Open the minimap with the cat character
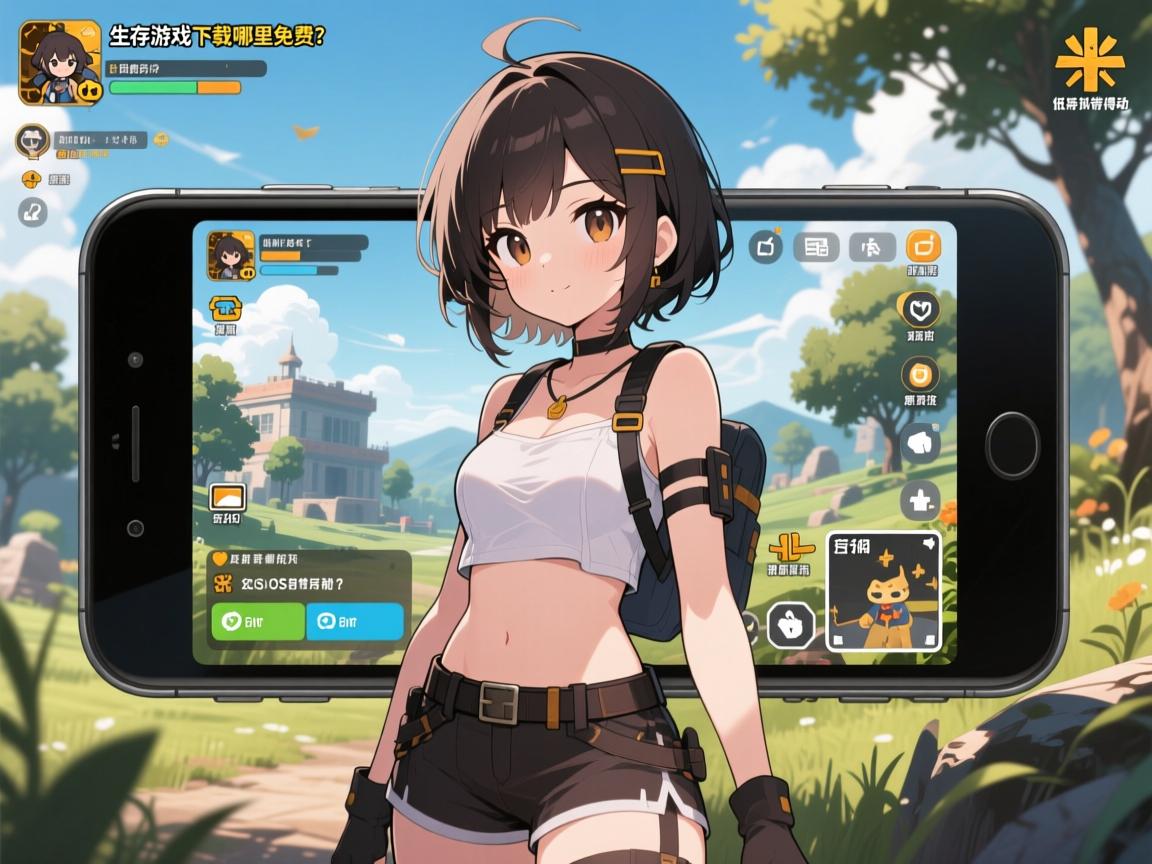The height and width of the screenshot is (864, 1152). point(884,591)
